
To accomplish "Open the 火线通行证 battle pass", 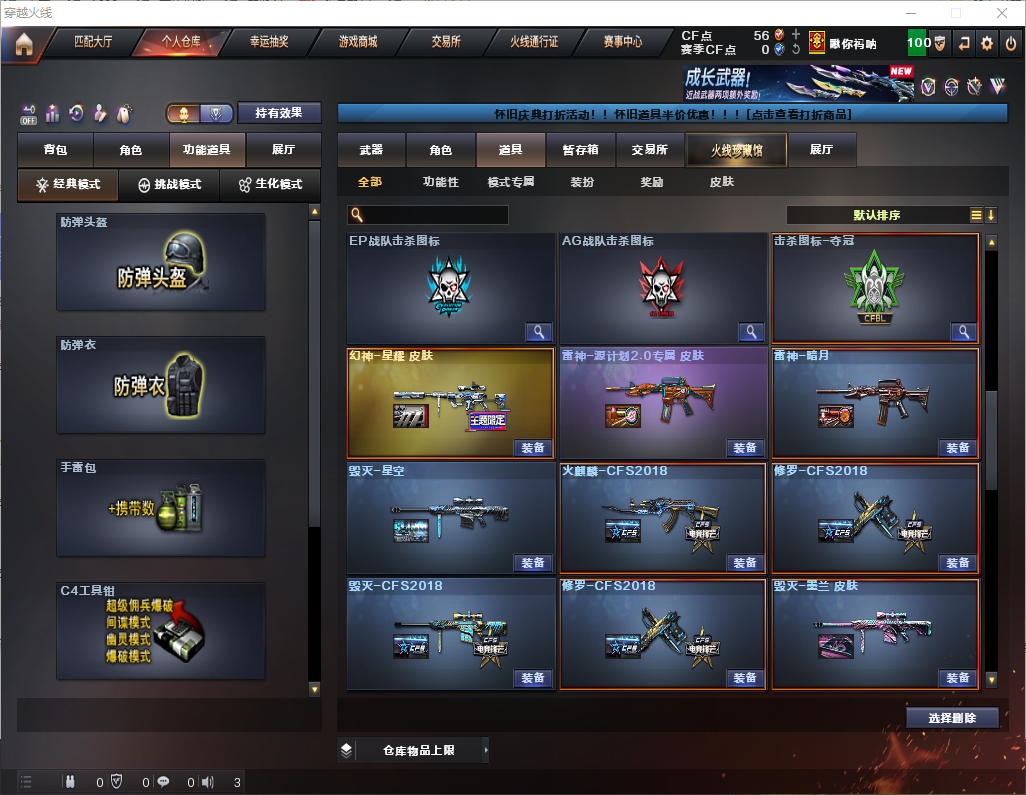I will [534, 42].
